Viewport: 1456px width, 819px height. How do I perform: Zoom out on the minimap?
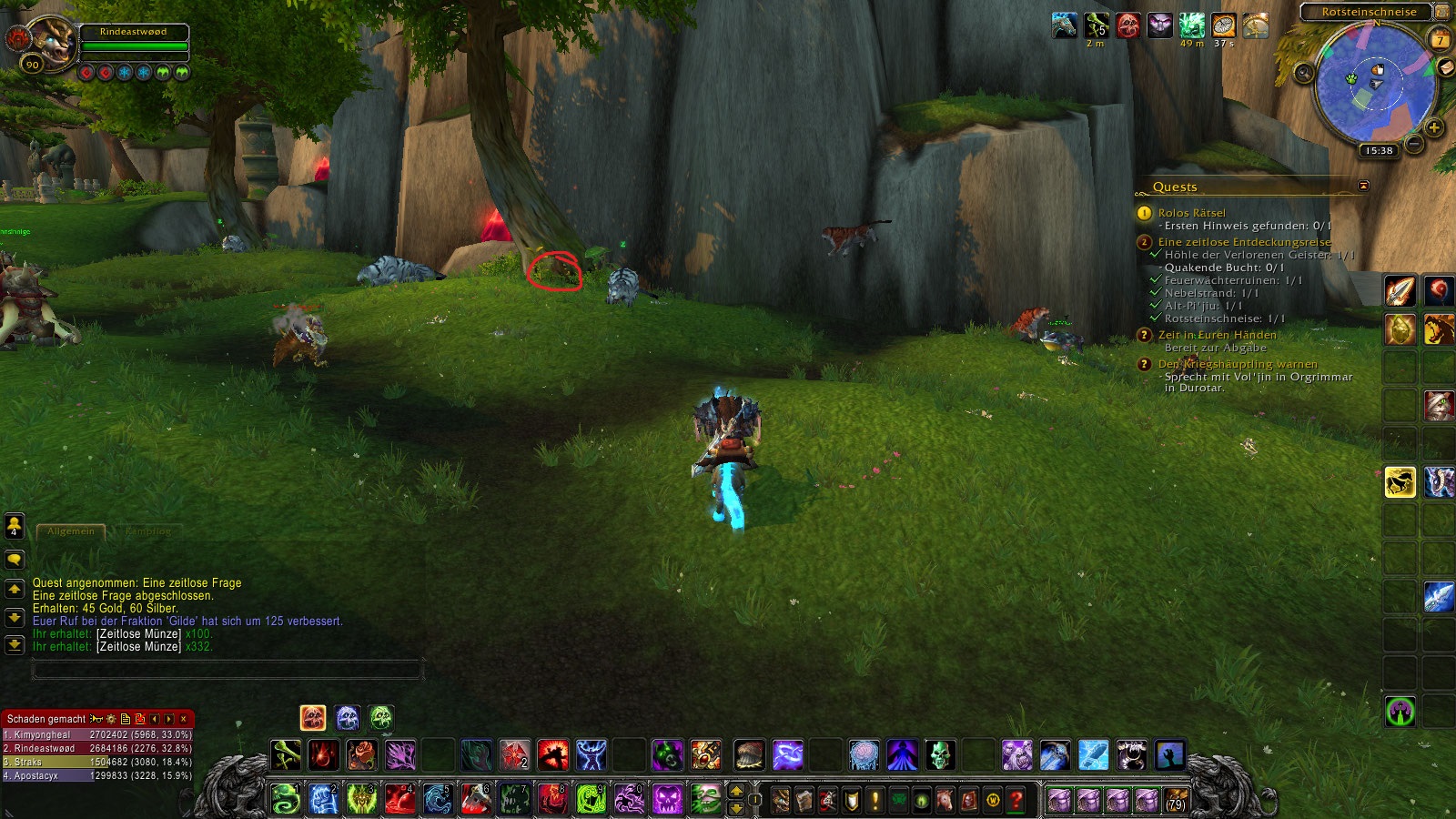pos(1414,144)
